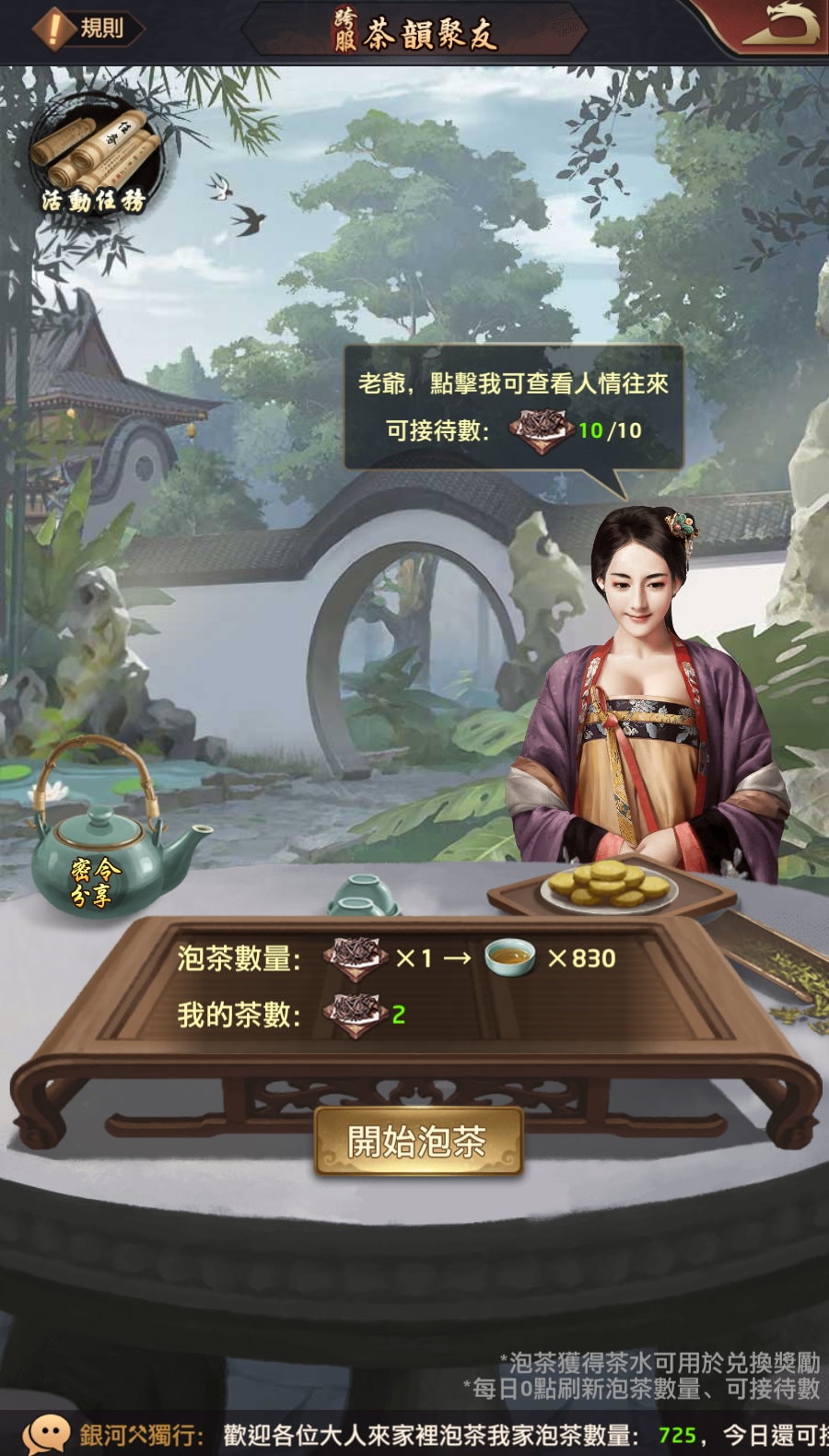Start brewing with 開始泡茶 button
This screenshot has height=1456, width=829.
click(x=418, y=1142)
